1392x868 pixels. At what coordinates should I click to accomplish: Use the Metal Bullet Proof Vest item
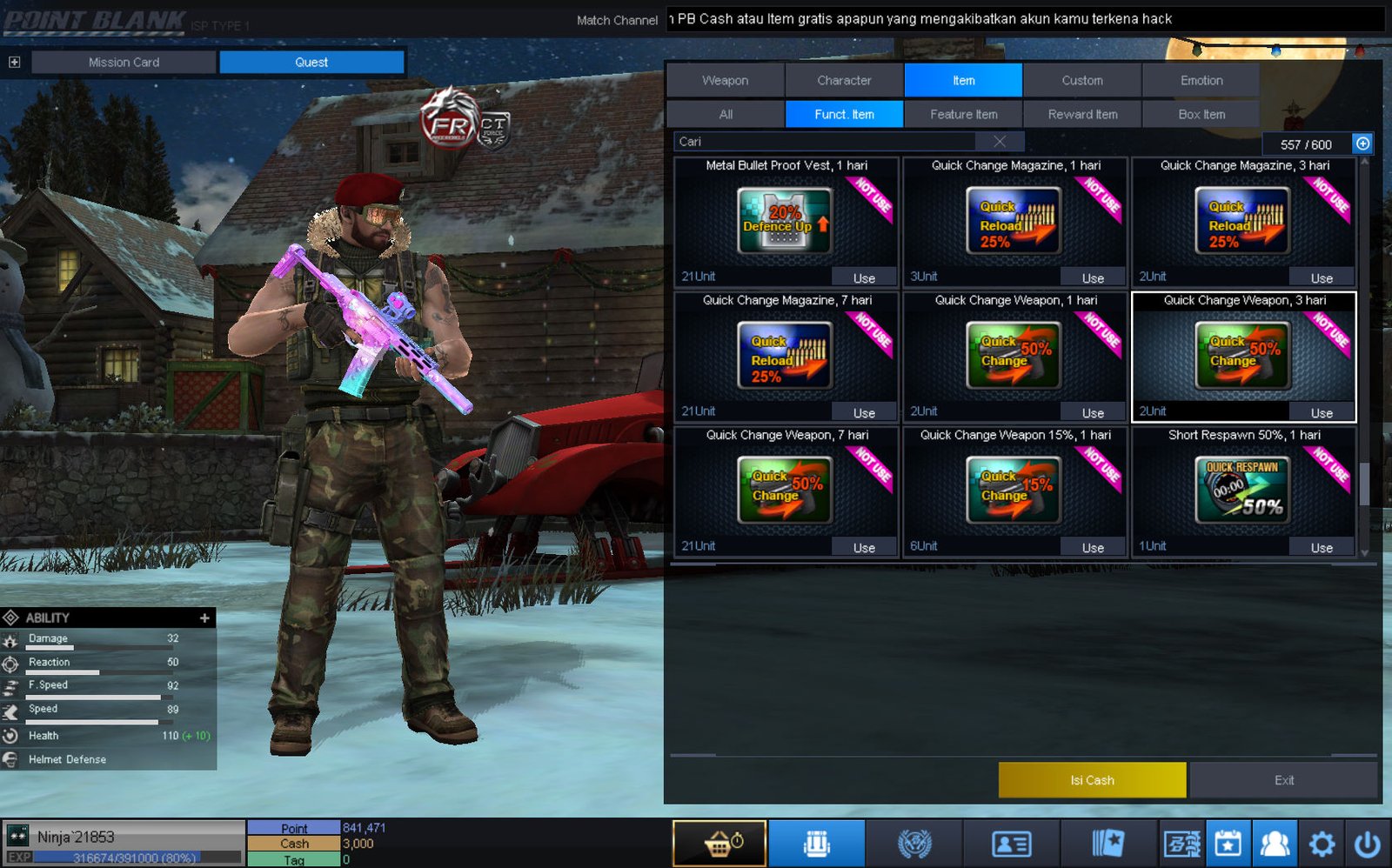tap(864, 278)
